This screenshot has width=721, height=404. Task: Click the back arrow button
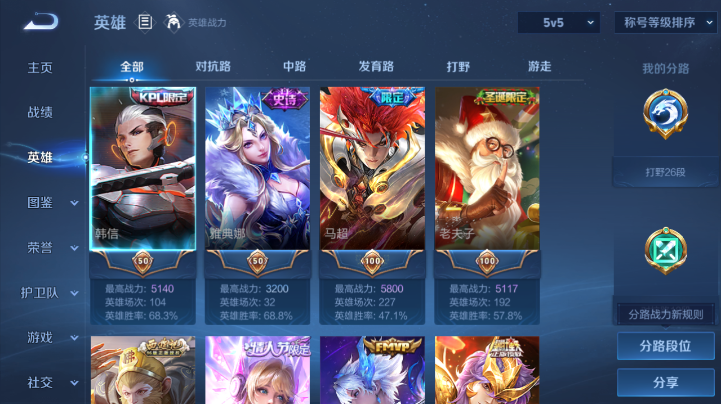41,22
